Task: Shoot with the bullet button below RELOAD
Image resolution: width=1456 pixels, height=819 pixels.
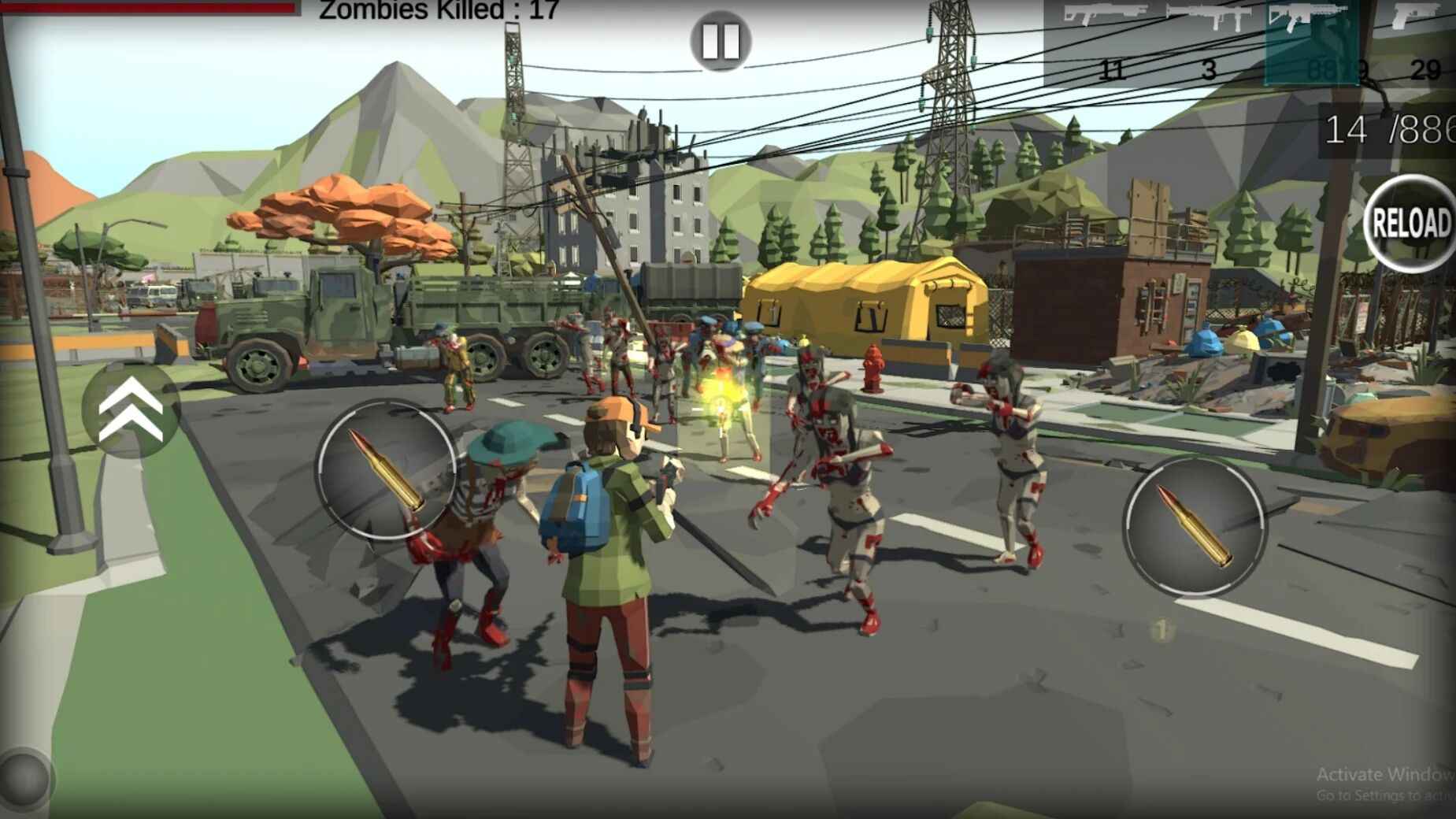Action: (x=1194, y=525)
